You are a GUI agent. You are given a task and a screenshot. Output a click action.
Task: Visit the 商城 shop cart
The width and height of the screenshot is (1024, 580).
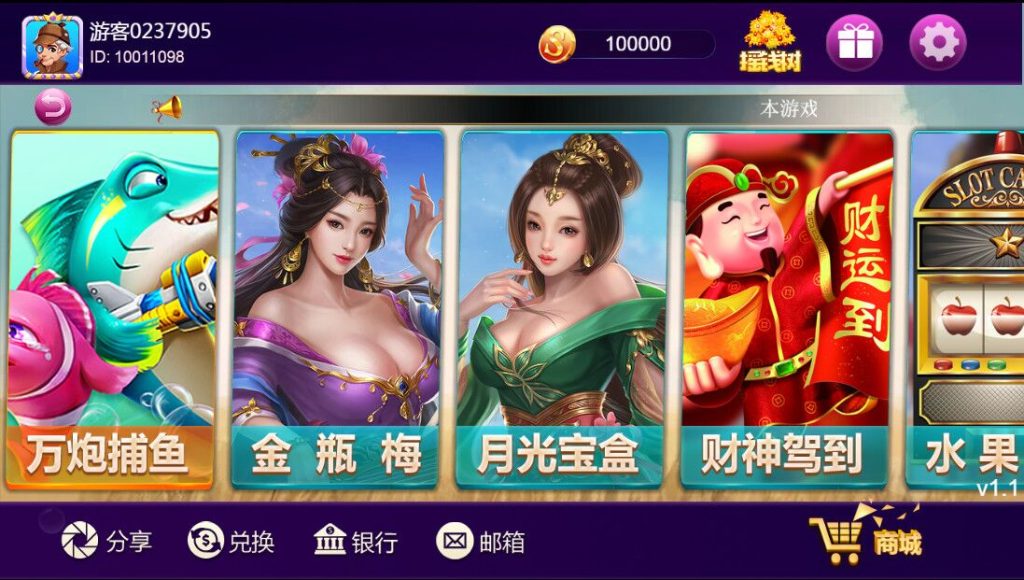coord(865,540)
